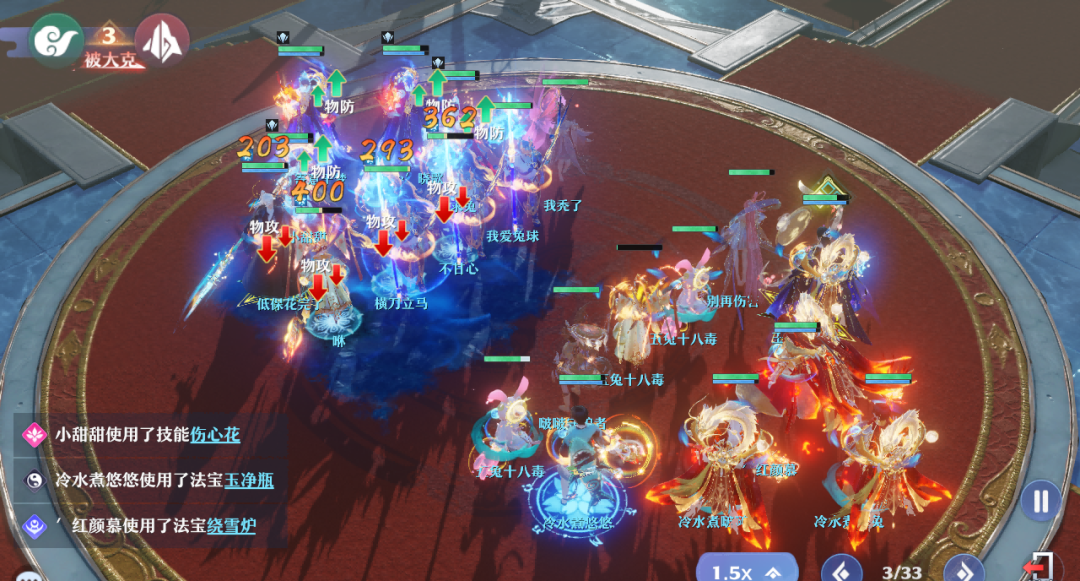Viewport: 1080px width, 581px height.
Task: Open the 绕雪炉 treasure link
Action: point(231,526)
